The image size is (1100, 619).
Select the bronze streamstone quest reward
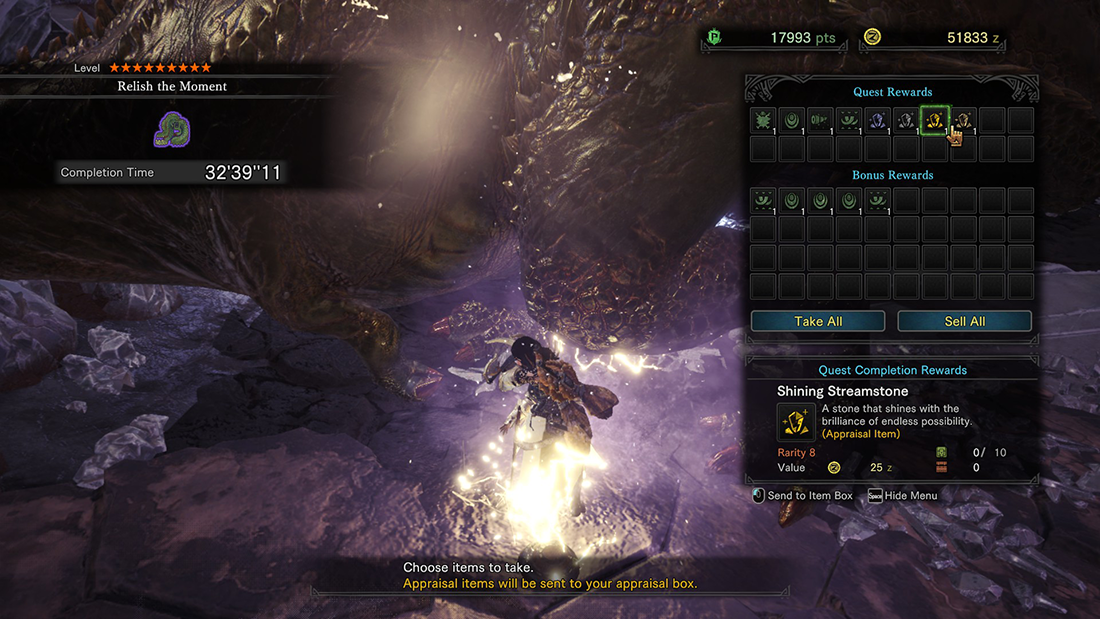click(964, 120)
